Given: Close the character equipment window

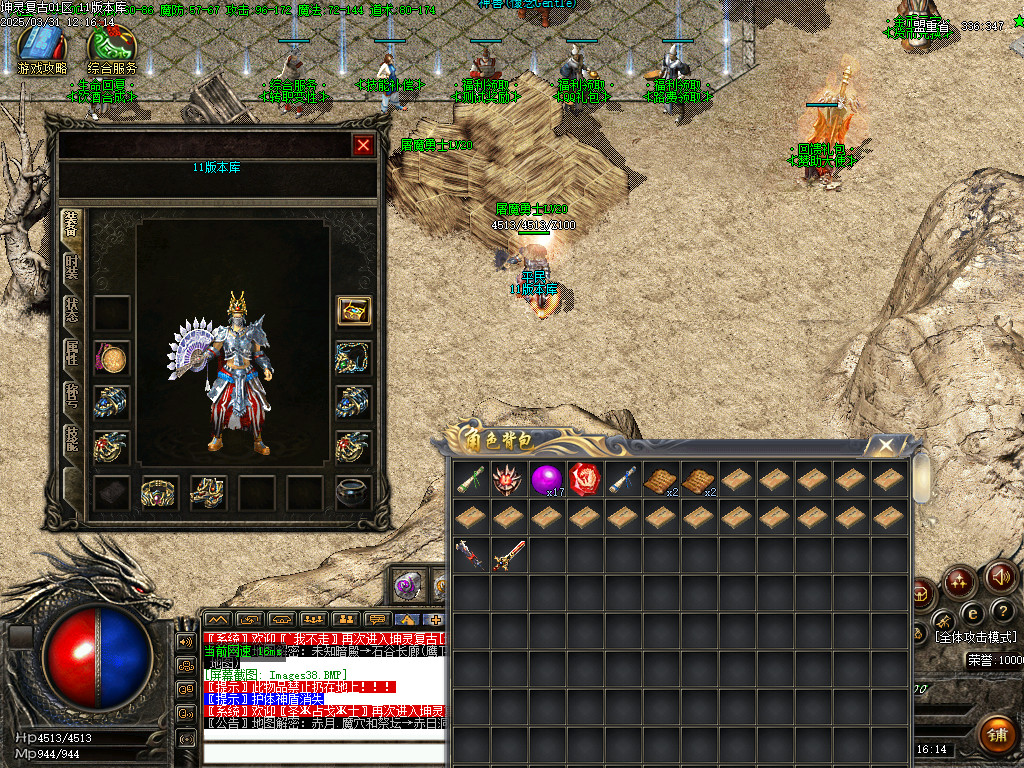Looking at the screenshot, I should [x=363, y=146].
